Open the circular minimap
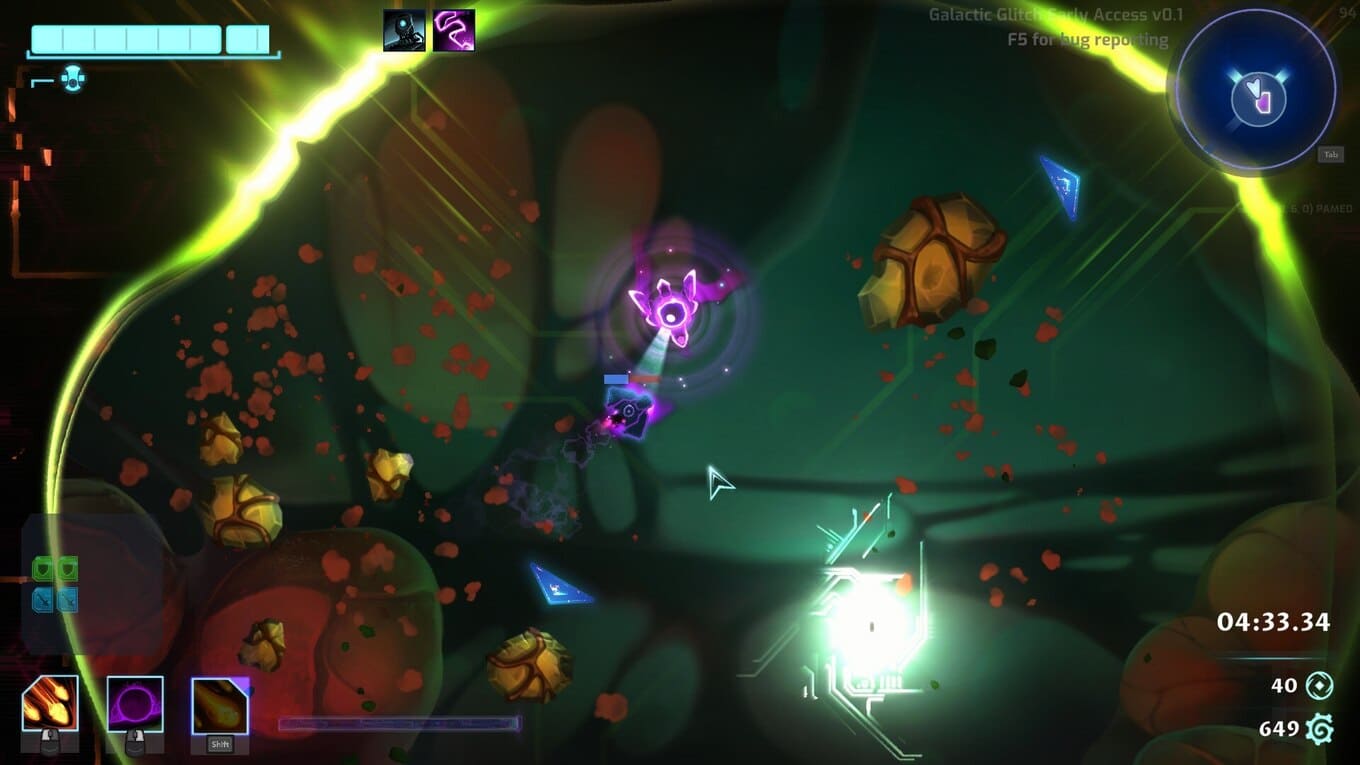Image resolution: width=1360 pixels, height=765 pixels. point(1256,91)
